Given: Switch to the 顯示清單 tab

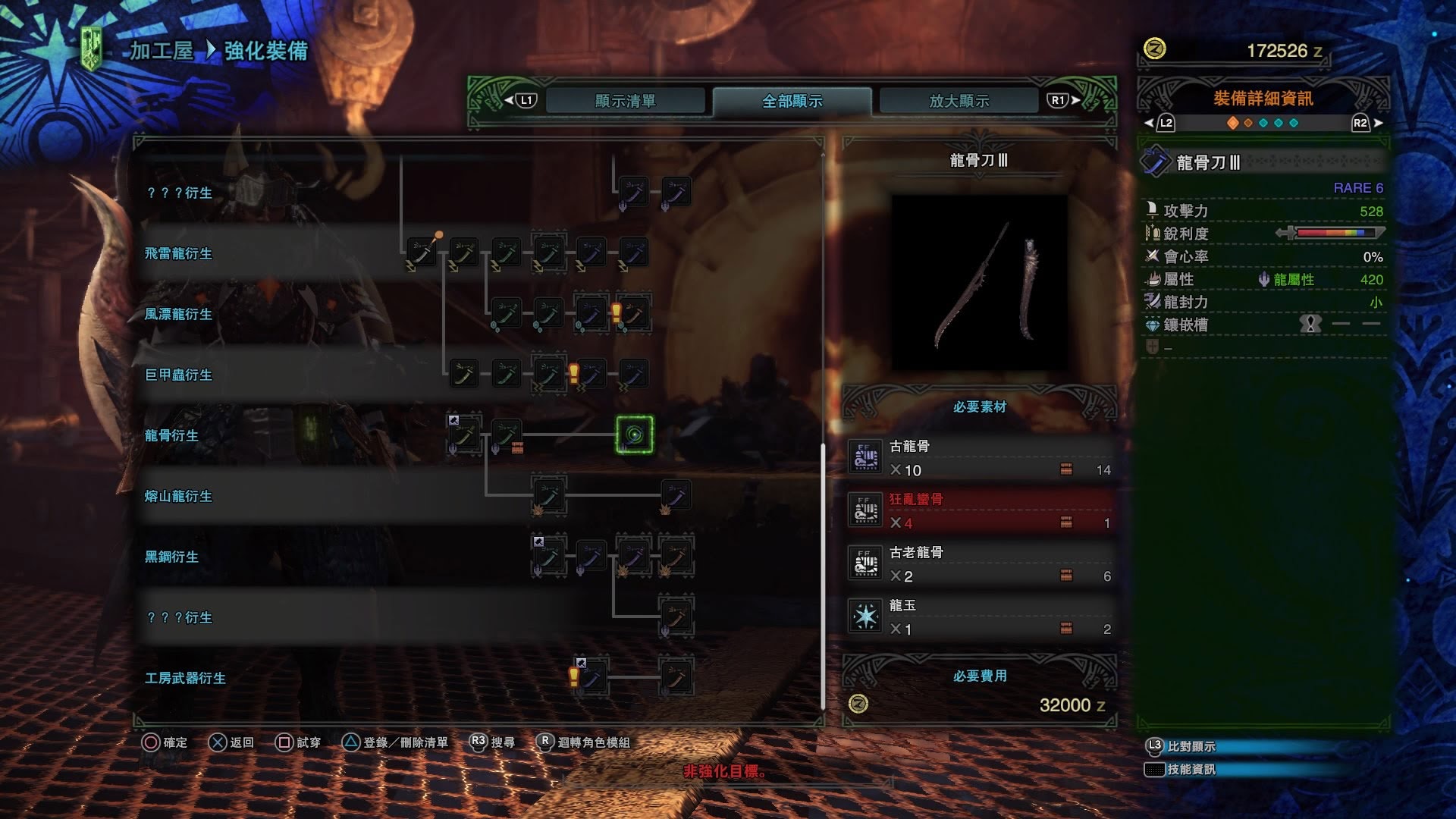Looking at the screenshot, I should (625, 101).
